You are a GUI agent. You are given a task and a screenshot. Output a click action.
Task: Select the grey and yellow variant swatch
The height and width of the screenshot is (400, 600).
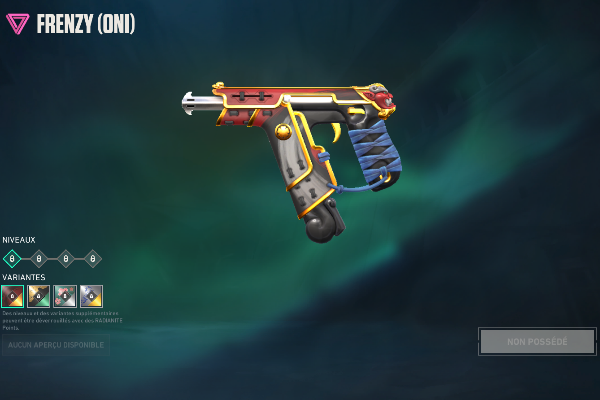point(91,296)
